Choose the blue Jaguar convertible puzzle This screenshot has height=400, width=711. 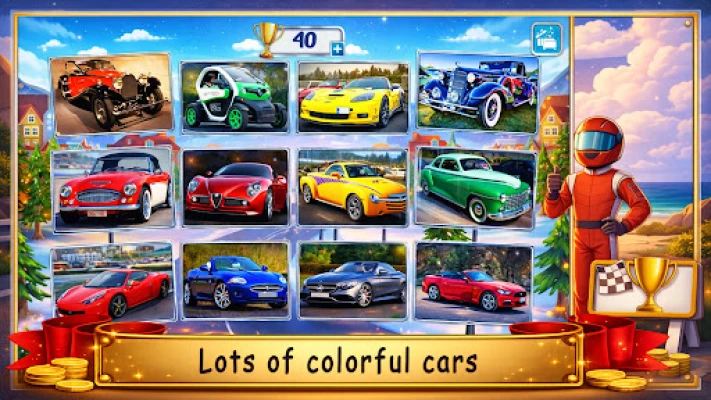coord(236,281)
